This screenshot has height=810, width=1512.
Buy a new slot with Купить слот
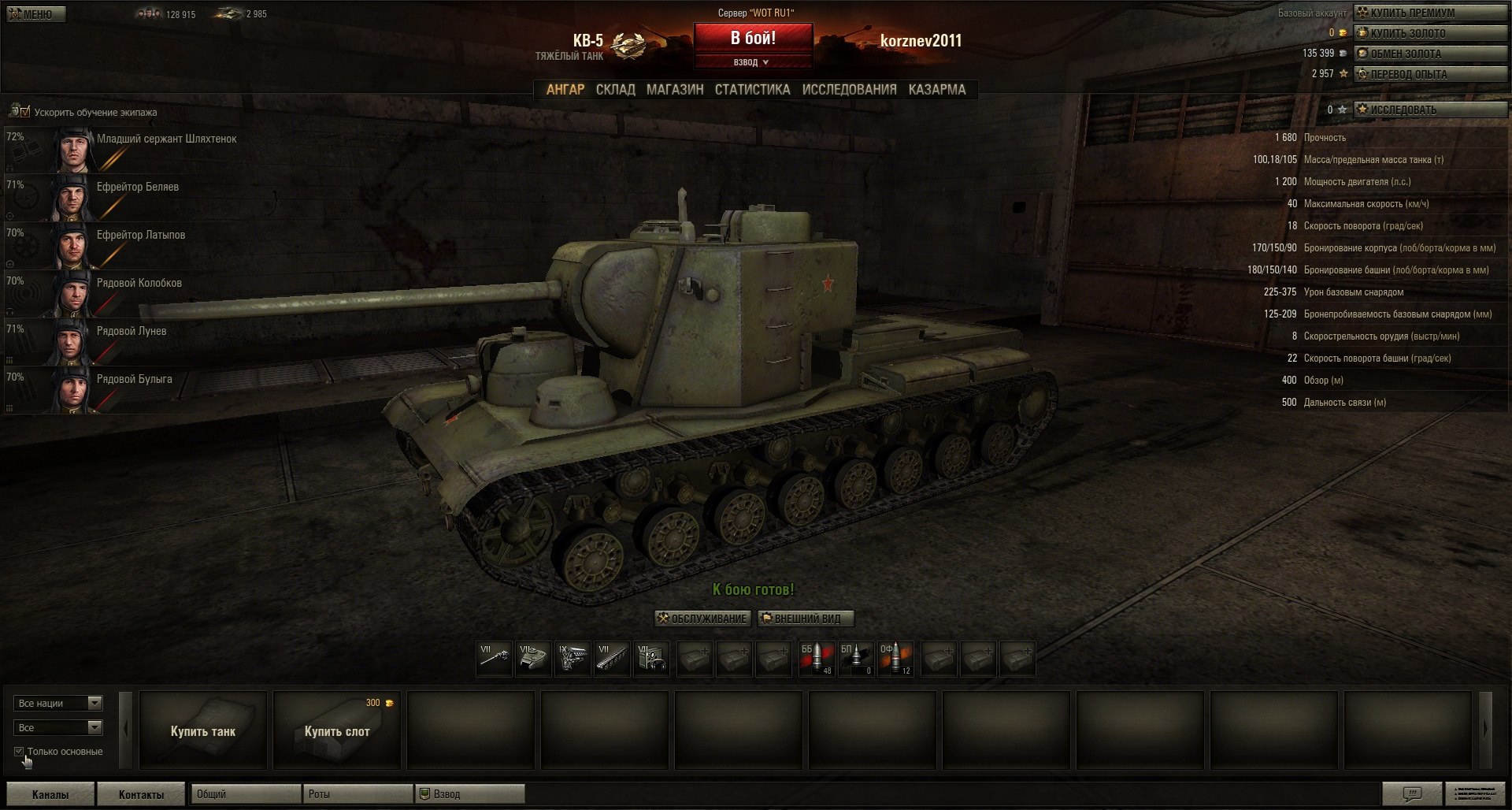pos(337,730)
